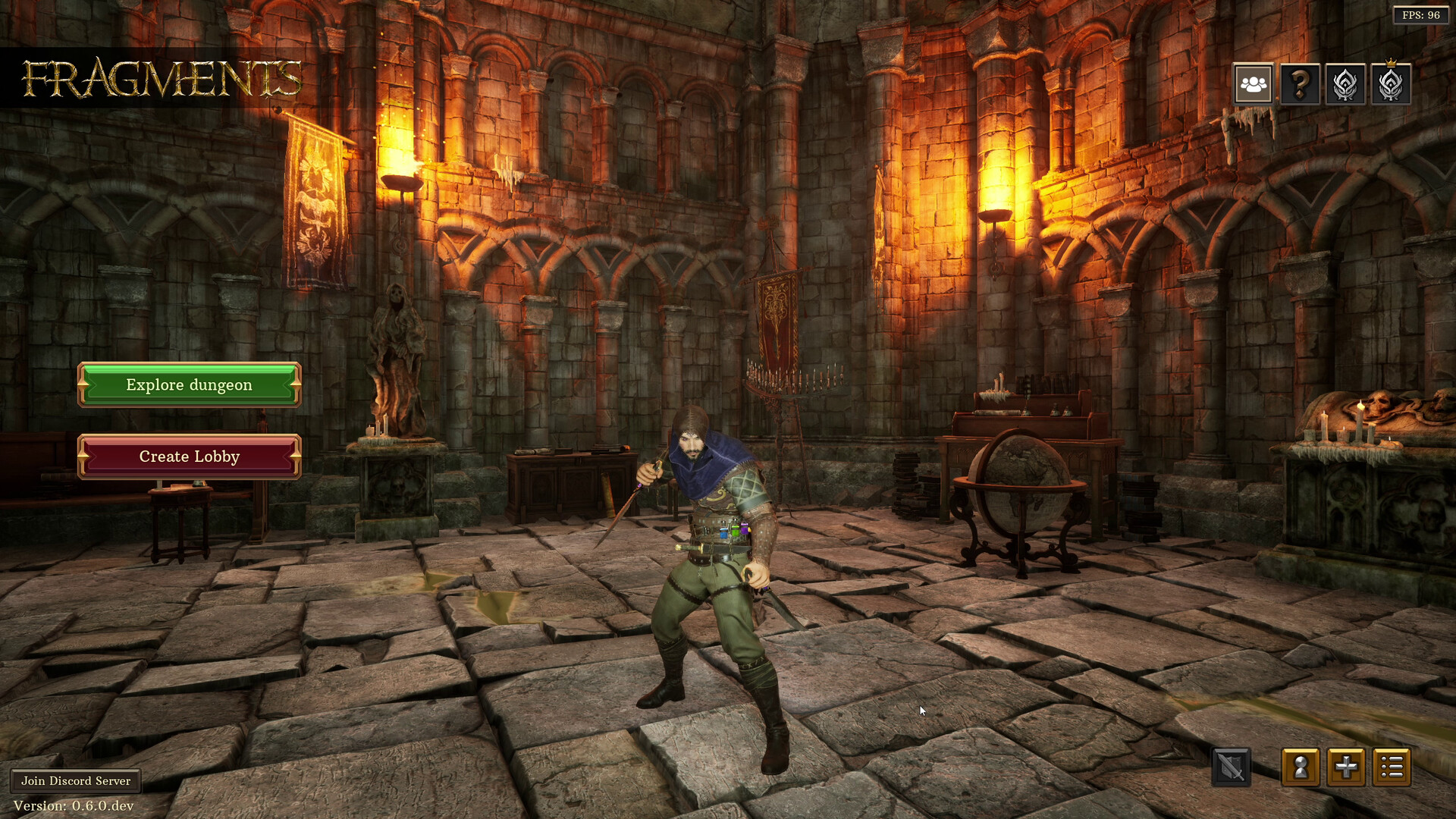Open the crowned emblem ranking icon

pyautogui.click(x=1392, y=85)
